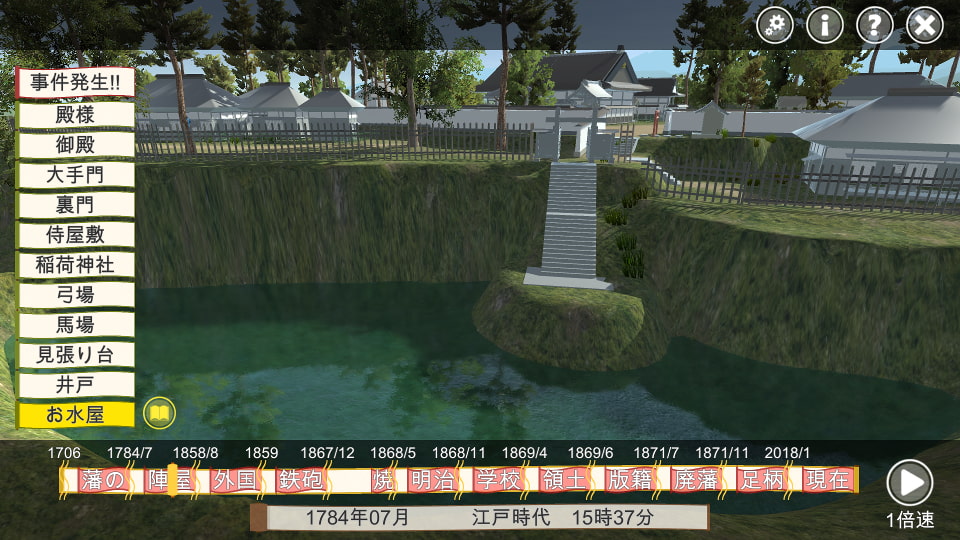Jump to the 鉄砲 timeline event

[x=301, y=480]
